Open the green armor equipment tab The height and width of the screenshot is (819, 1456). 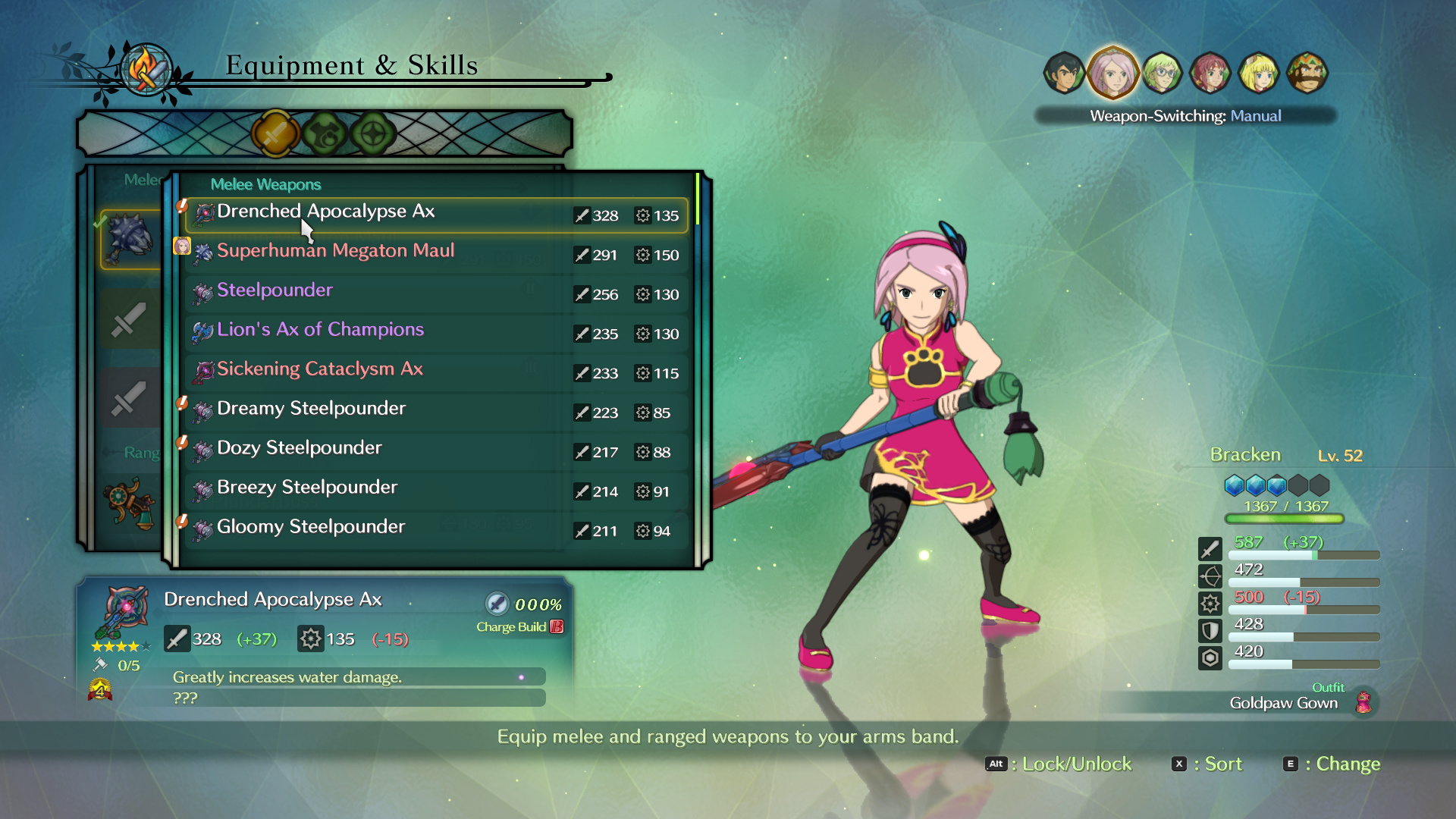pos(325,134)
